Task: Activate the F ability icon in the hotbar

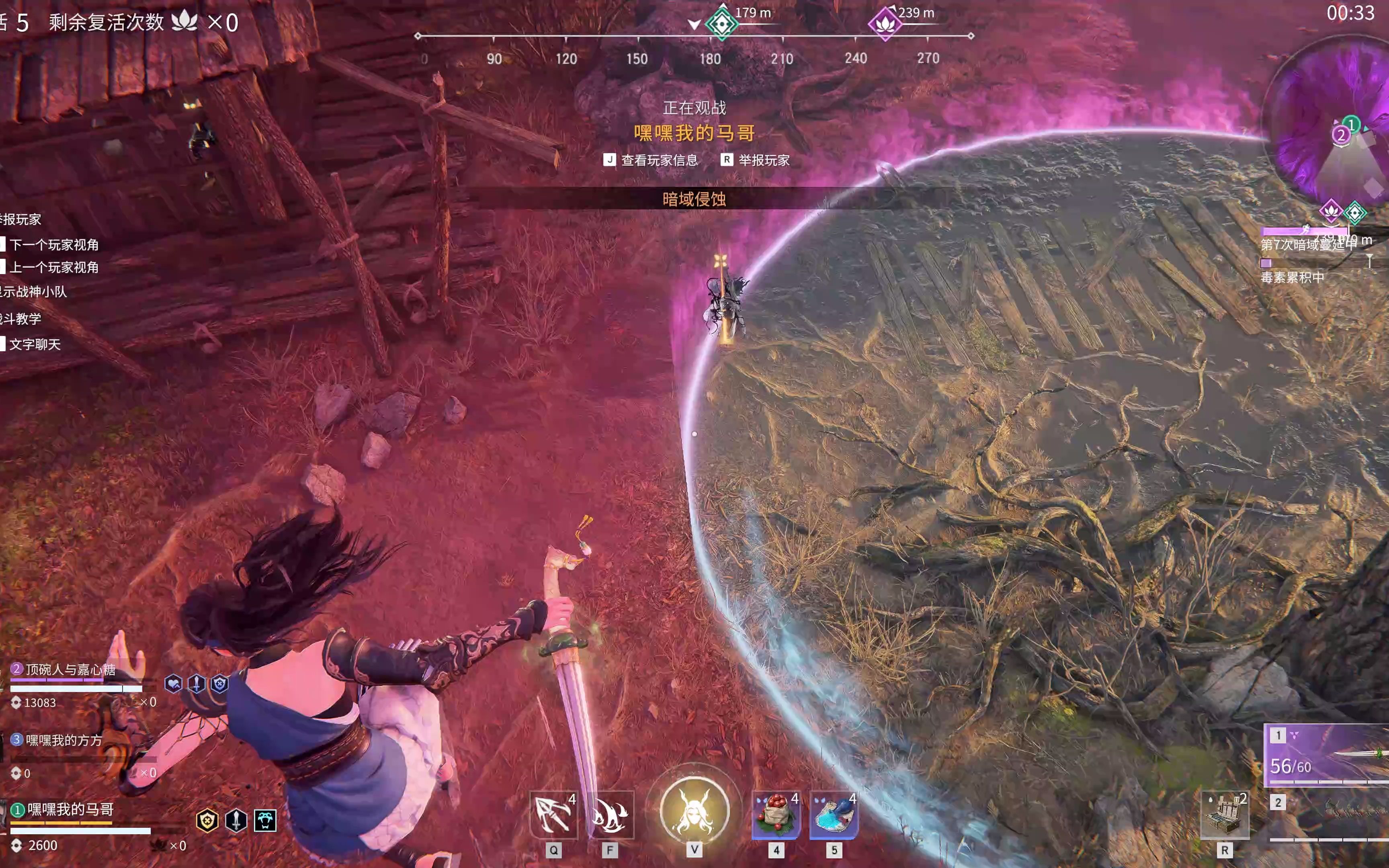Action: (610, 814)
